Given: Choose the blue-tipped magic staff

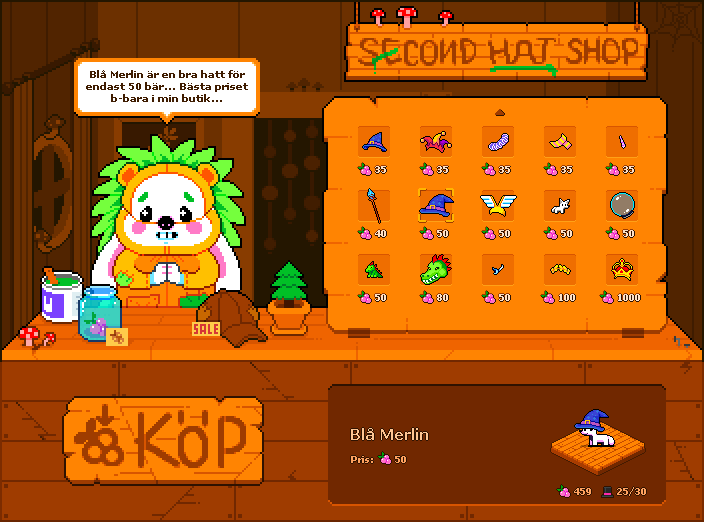Looking at the screenshot, I should click(372, 206).
